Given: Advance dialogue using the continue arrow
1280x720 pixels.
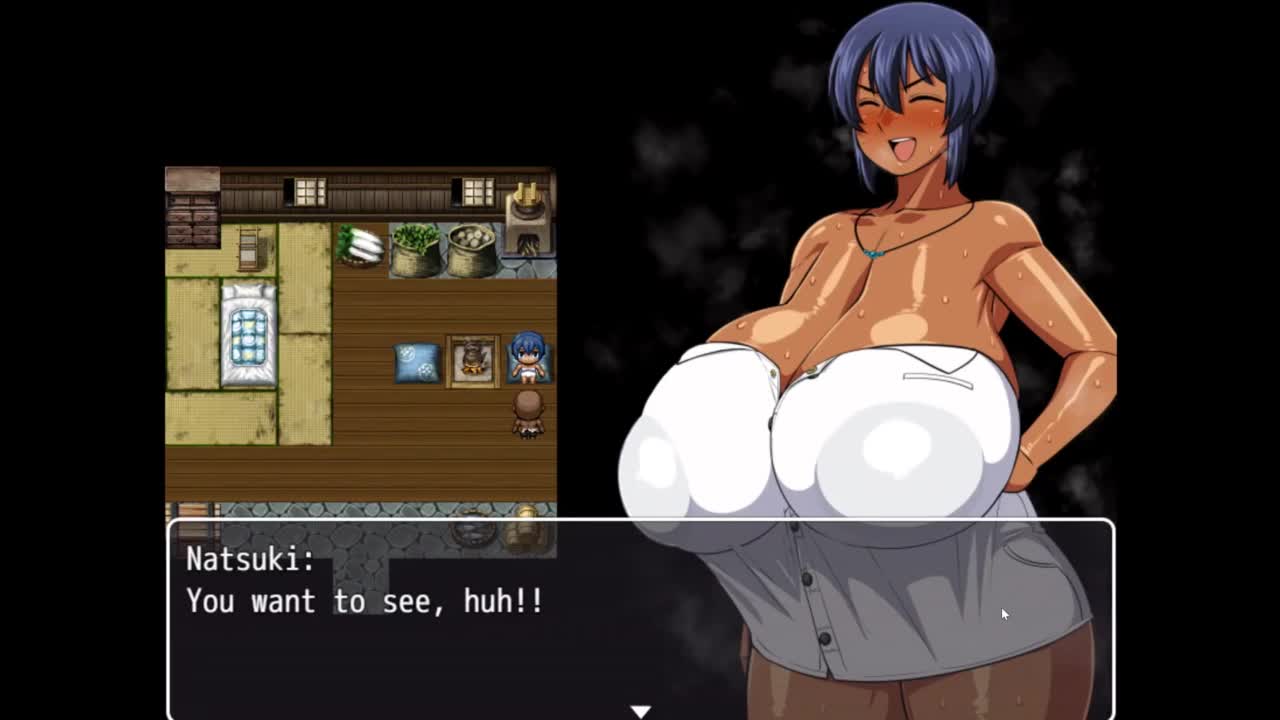Looking at the screenshot, I should [x=640, y=710].
